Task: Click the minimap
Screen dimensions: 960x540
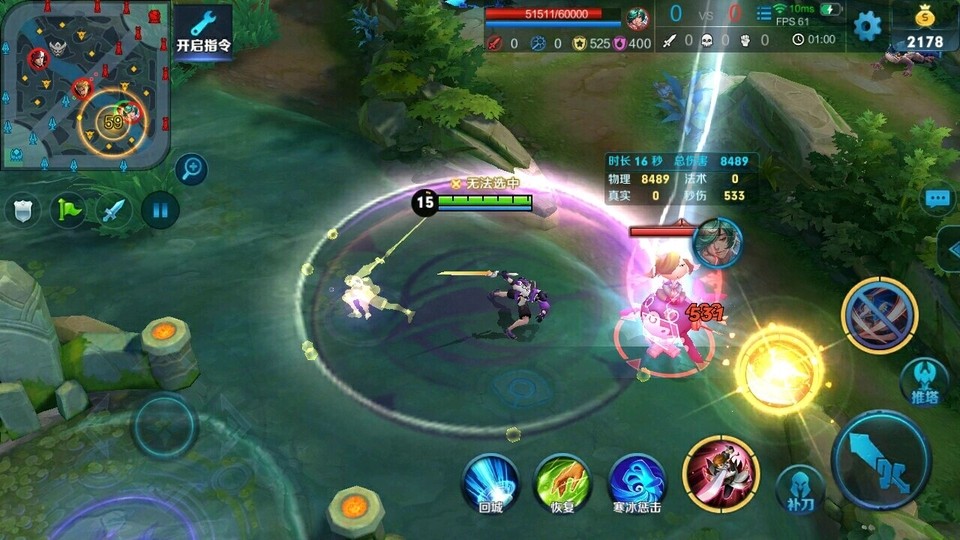Action: (84, 84)
